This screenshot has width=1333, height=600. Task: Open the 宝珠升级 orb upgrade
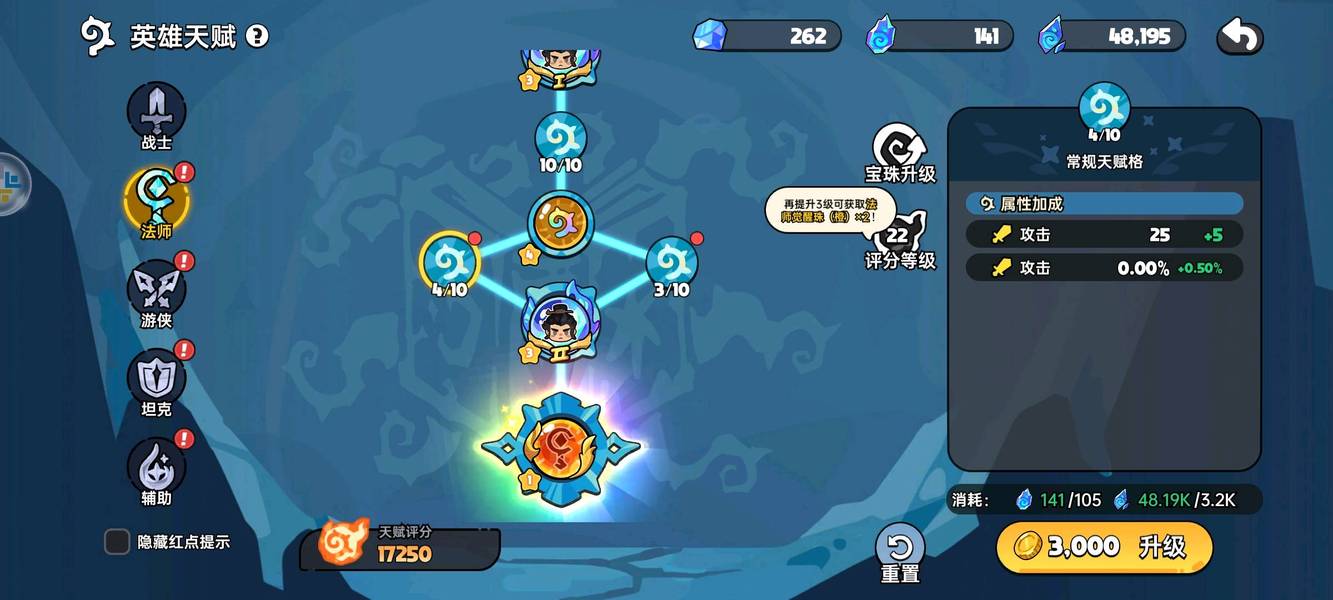point(899,151)
